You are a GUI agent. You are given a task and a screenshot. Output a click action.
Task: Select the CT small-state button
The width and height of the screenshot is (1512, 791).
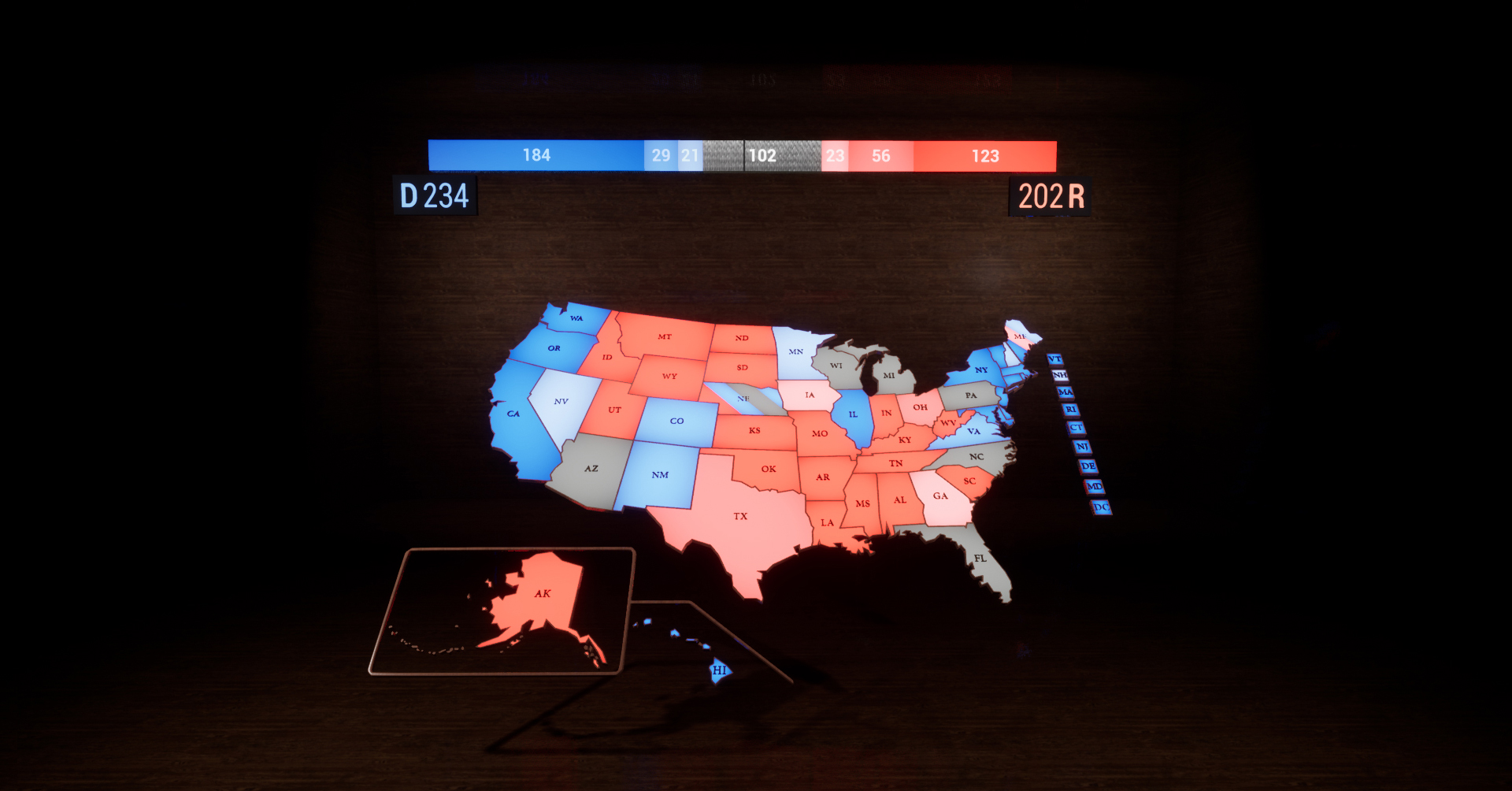point(1077,428)
